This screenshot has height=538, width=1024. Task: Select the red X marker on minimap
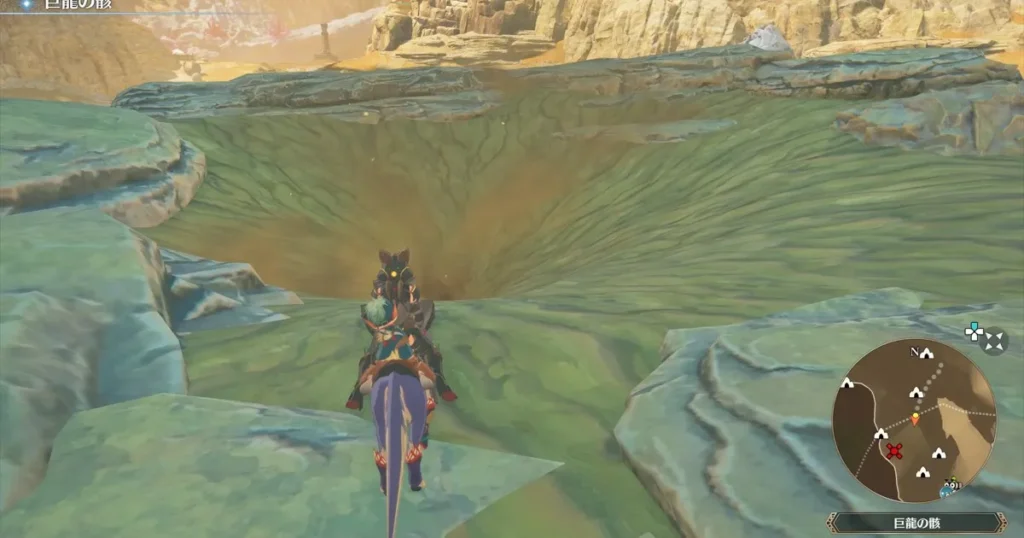pyautogui.click(x=895, y=451)
